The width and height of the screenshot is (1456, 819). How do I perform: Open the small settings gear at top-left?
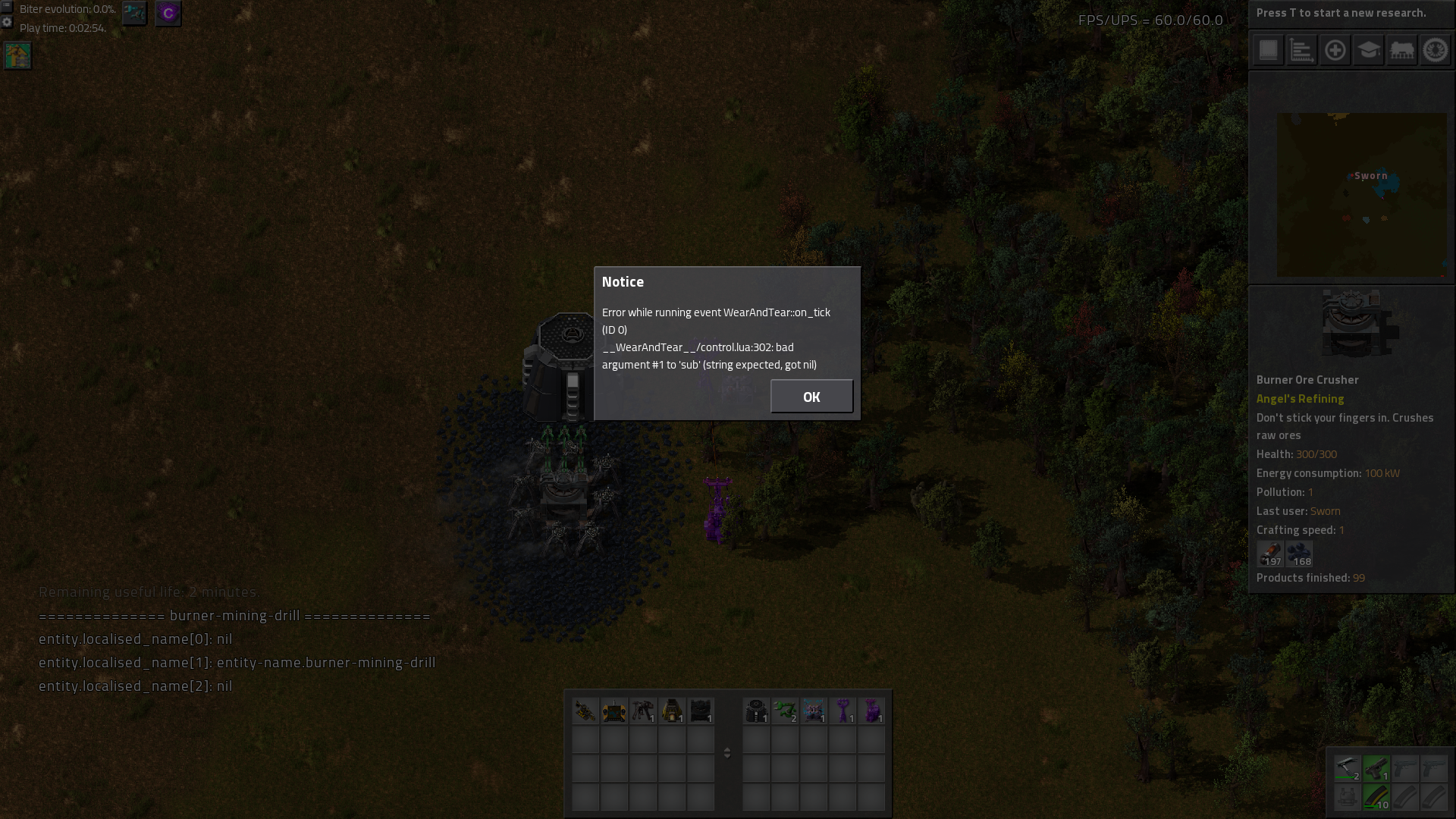pyautogui.click(x=7, y=22)
